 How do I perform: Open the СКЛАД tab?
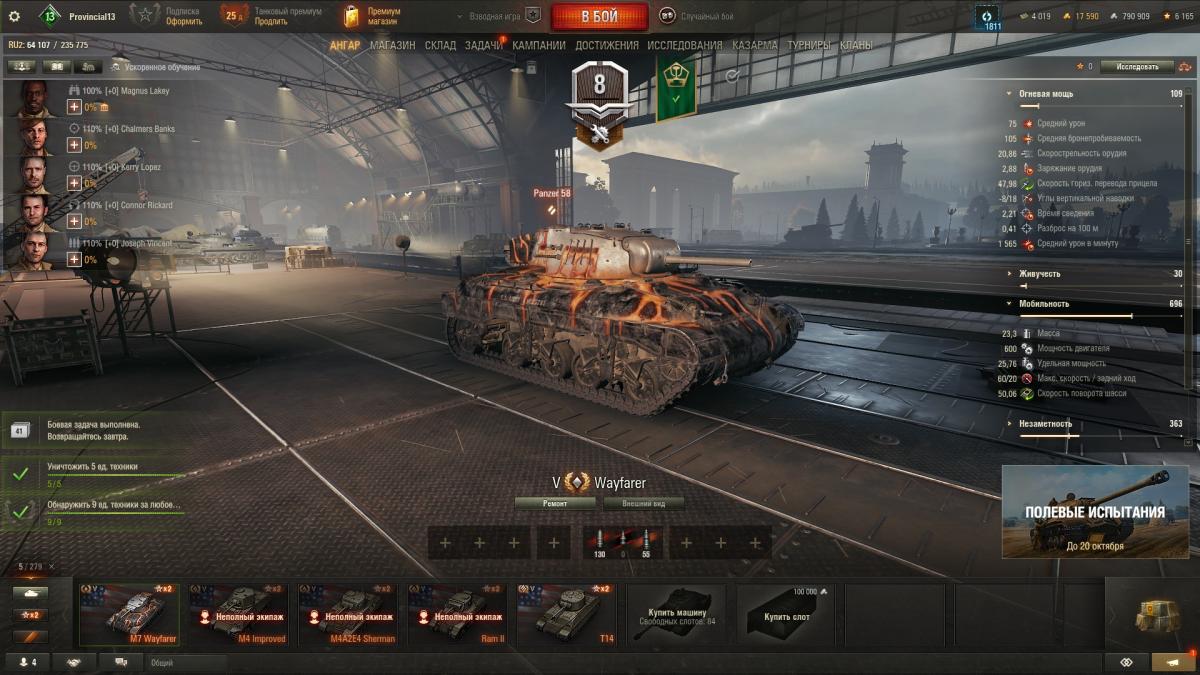(440, 45)
